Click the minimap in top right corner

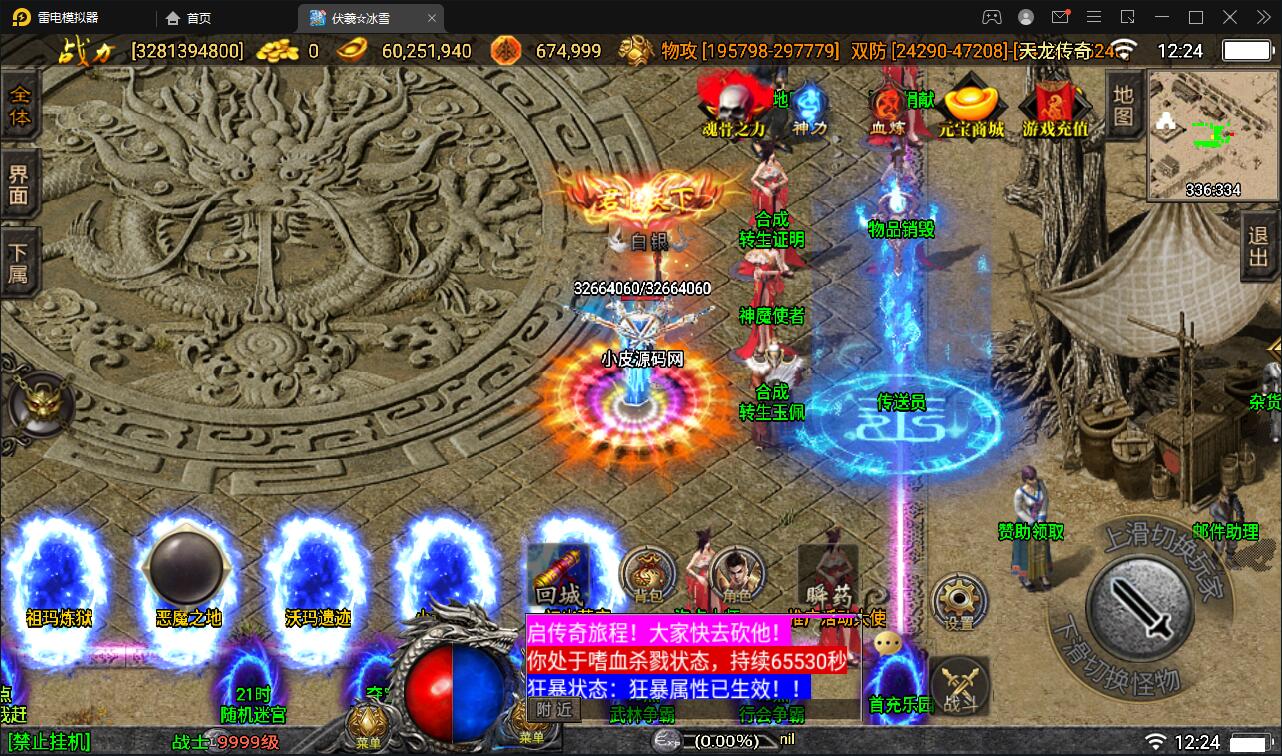click(1211, 133)
